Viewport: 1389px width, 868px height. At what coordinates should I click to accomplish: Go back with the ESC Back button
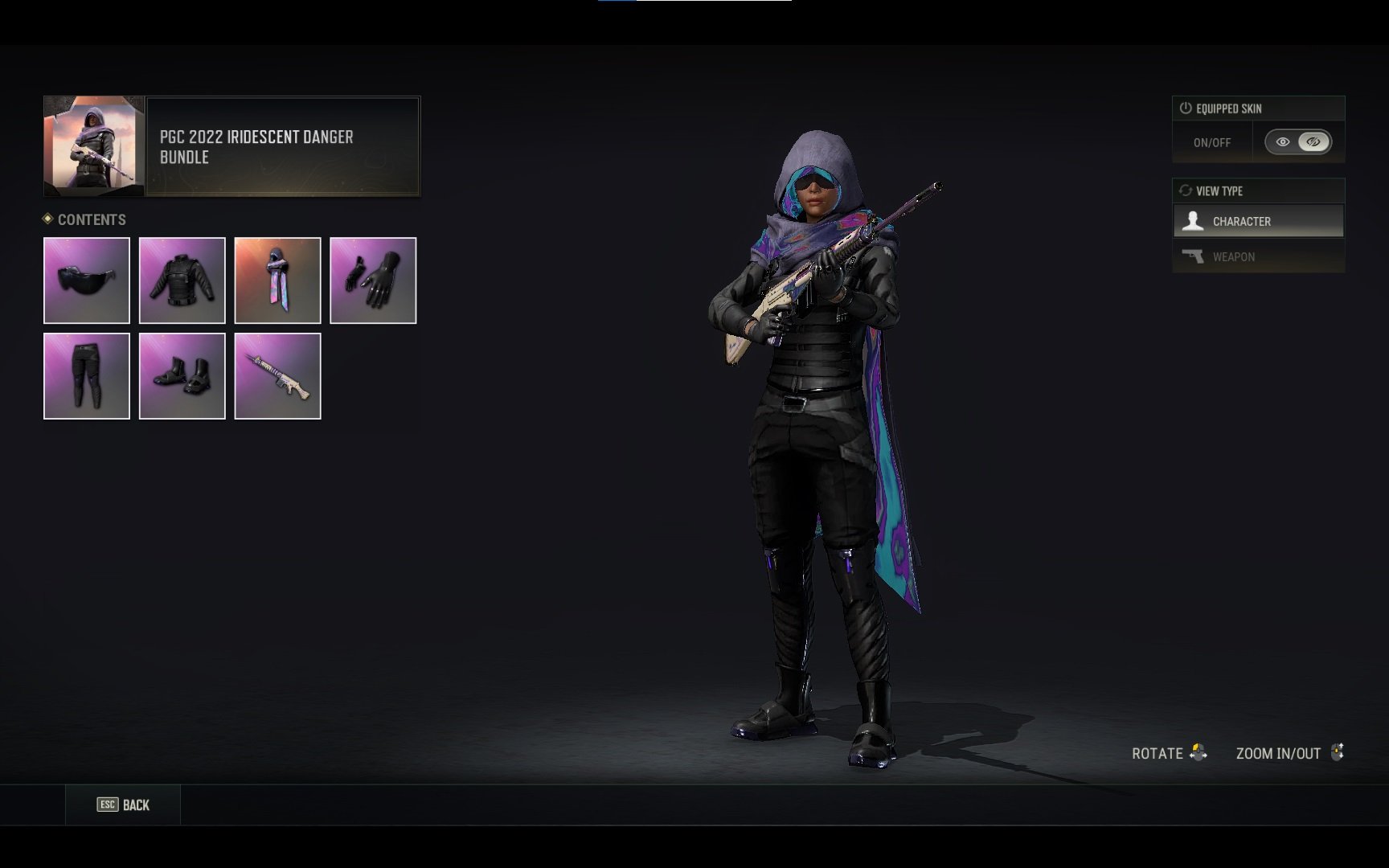tap(123, 805)
